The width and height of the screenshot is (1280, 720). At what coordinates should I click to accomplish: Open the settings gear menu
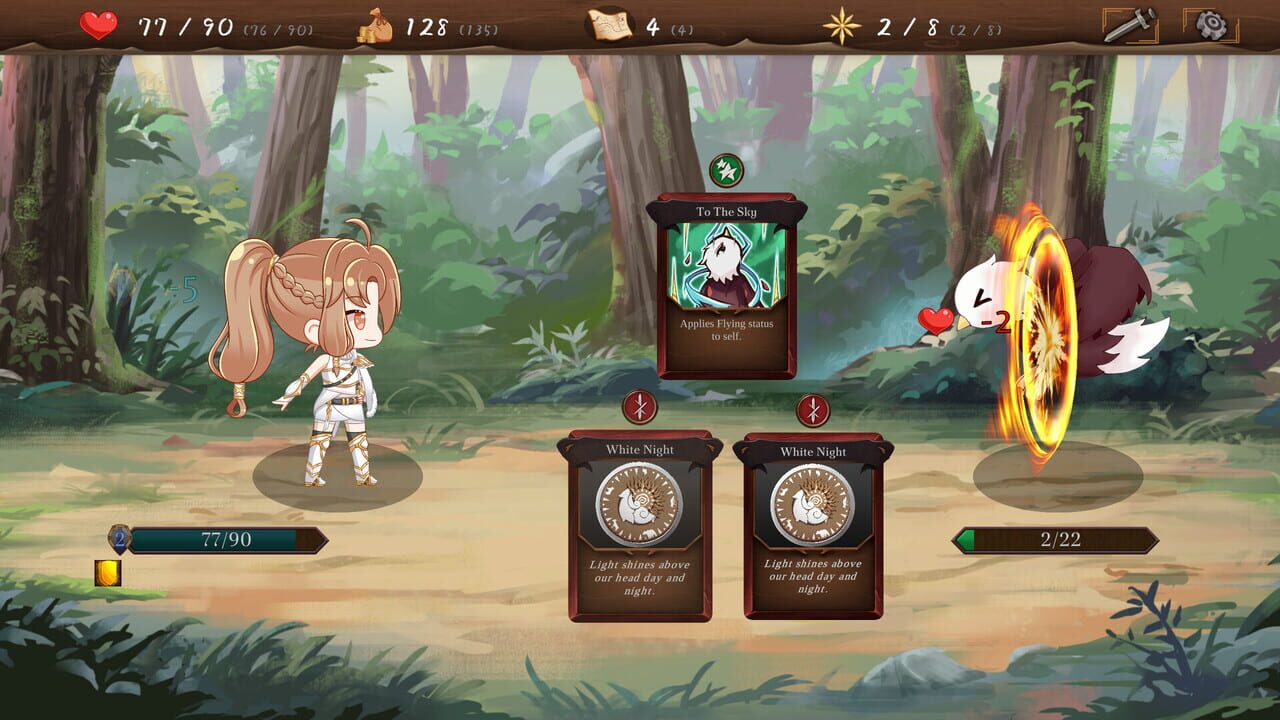pos(1210,25)
